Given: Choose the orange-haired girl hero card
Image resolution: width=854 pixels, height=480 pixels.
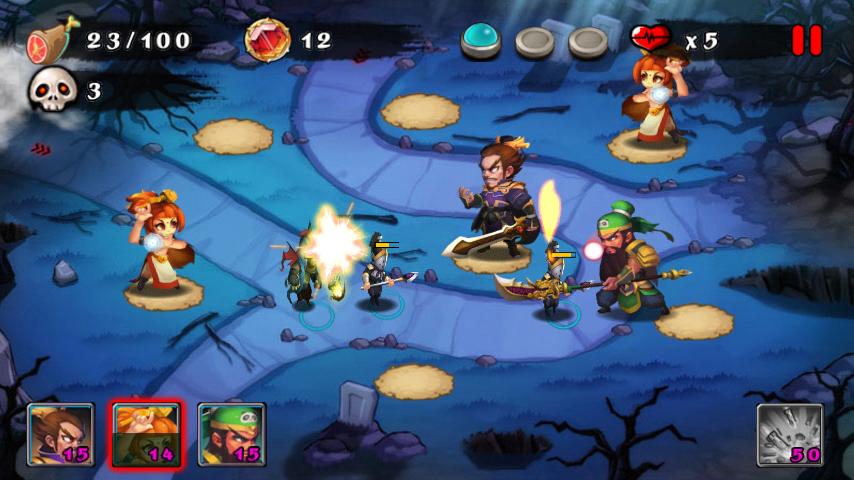Looking at the screenshot, I should tap(146, 434).
